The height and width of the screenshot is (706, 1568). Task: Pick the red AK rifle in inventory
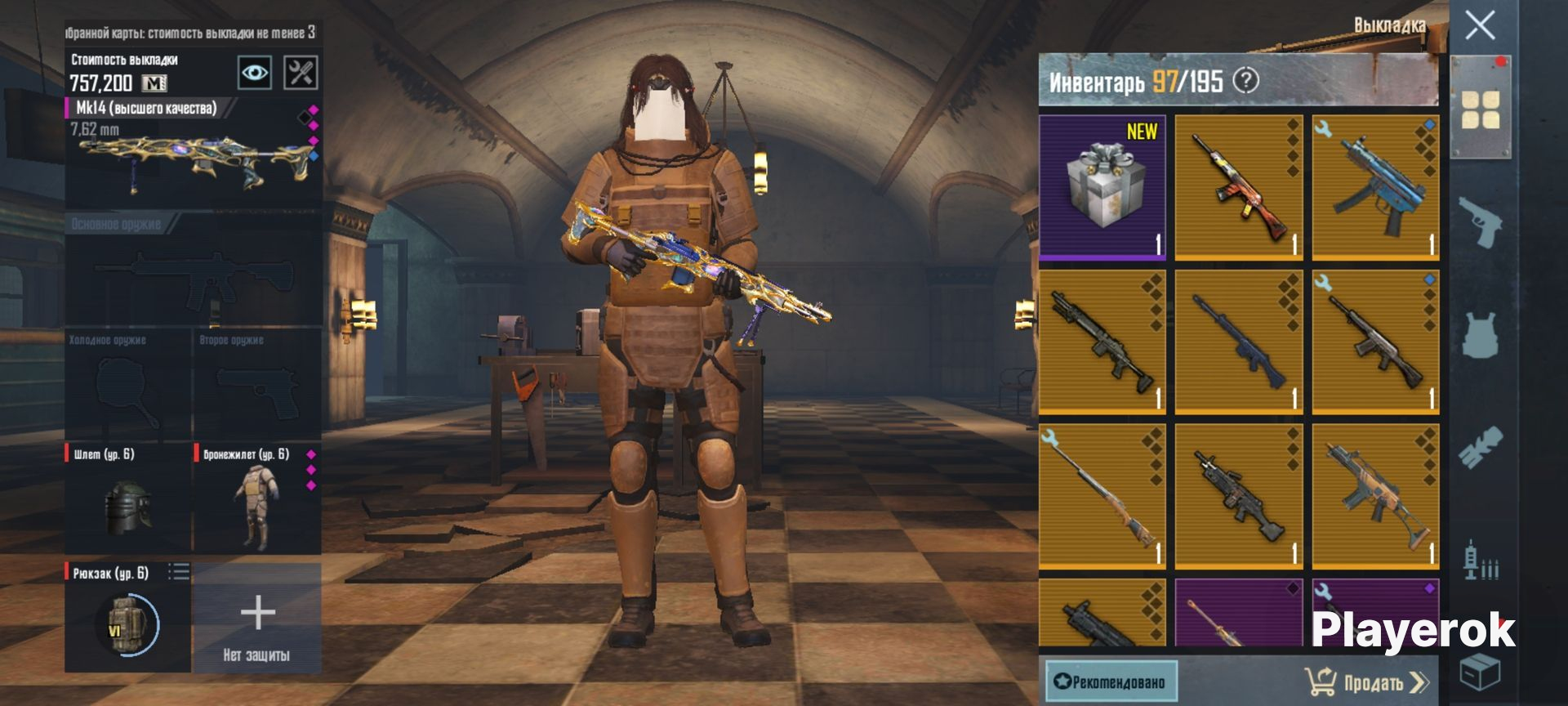[x=1238, y=188]
